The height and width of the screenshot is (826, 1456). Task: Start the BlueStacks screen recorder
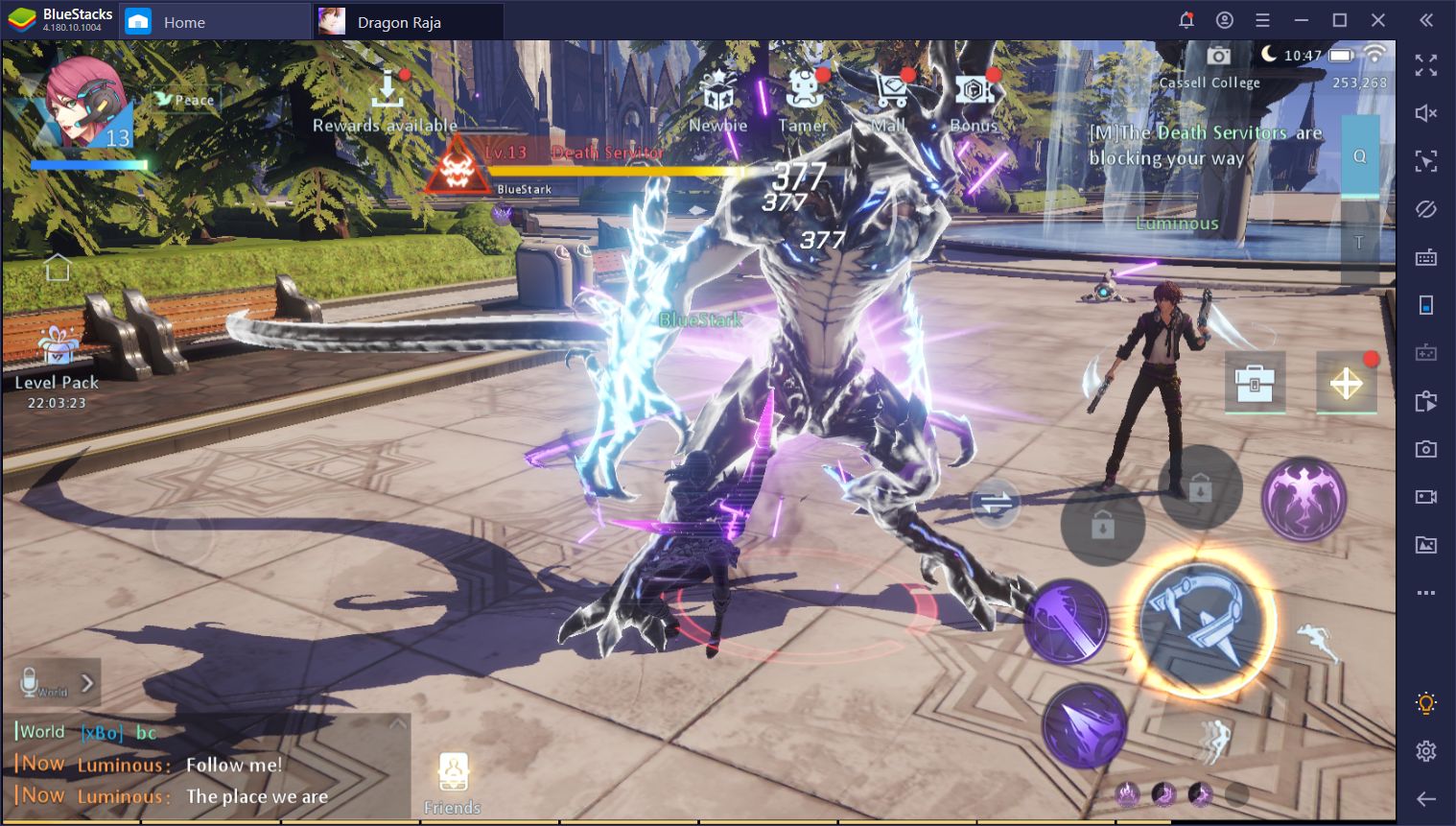pyautogui.click(x=1426, y=496)
